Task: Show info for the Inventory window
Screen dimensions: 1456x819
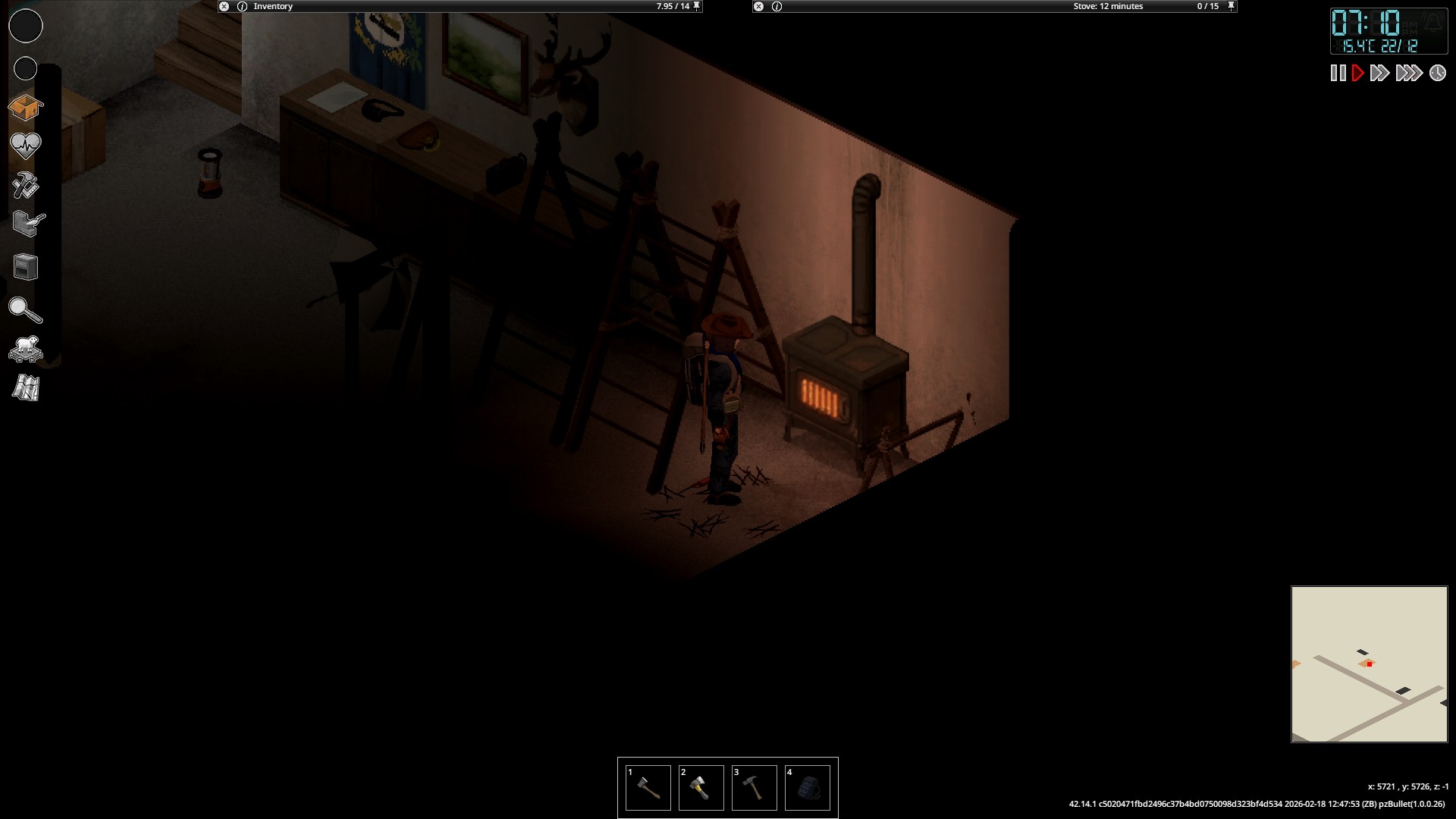Action: pyautogui.click(x=243, y=6)
